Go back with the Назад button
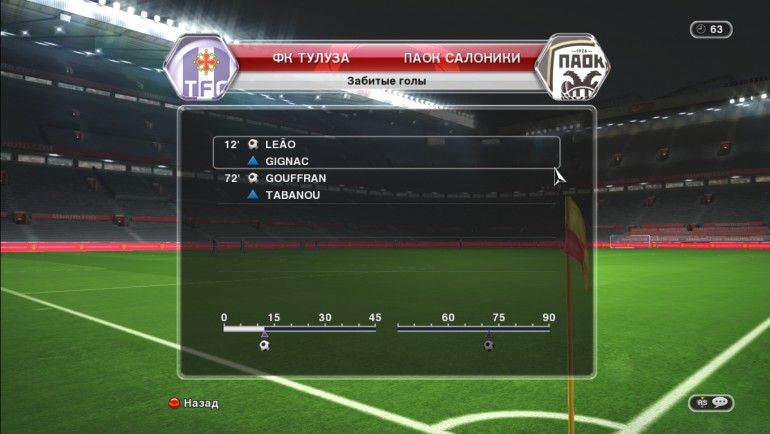Viewport: 770px width, 434px height. tap(194, 403)
